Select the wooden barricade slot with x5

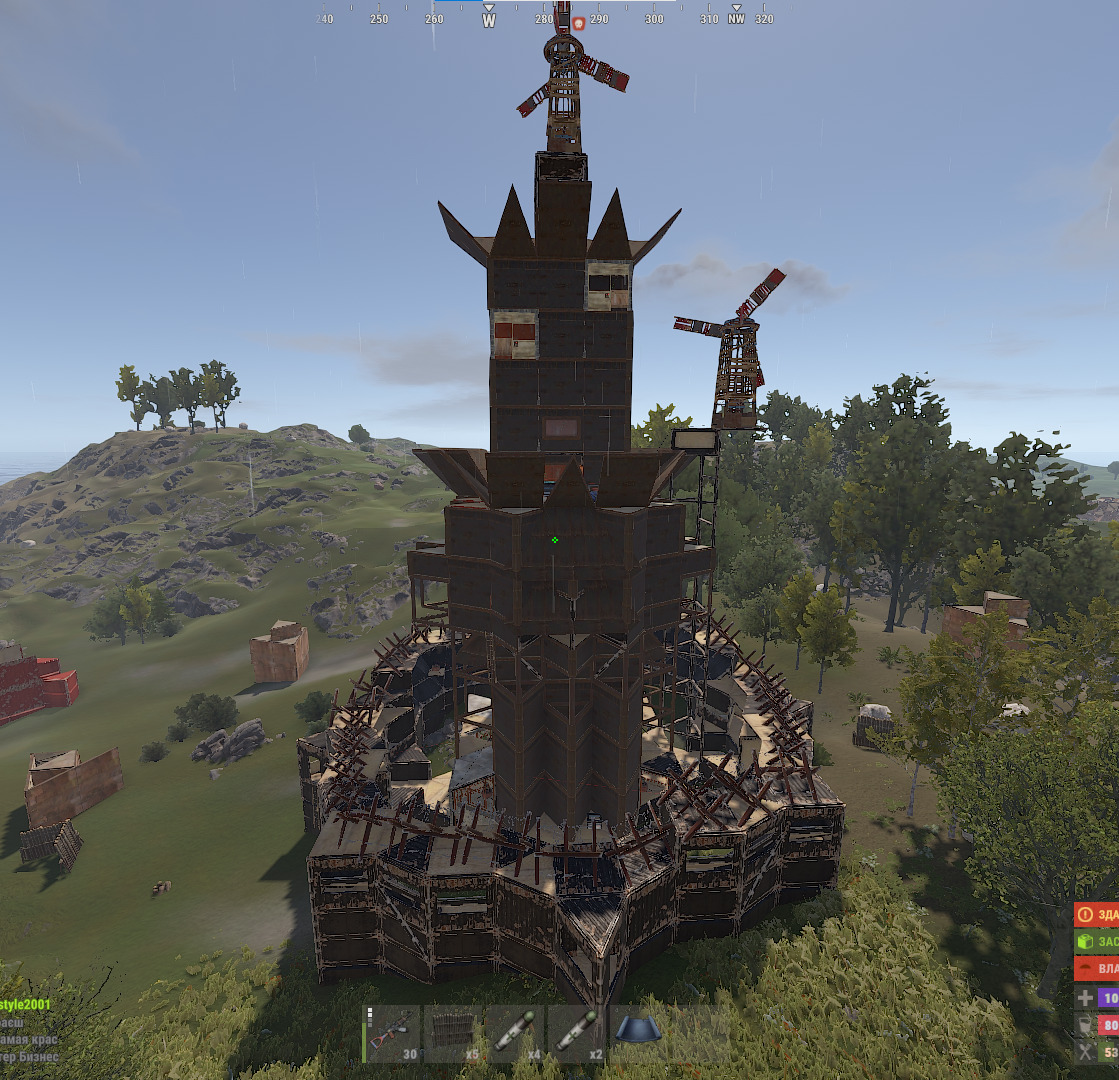[454, 1033]
